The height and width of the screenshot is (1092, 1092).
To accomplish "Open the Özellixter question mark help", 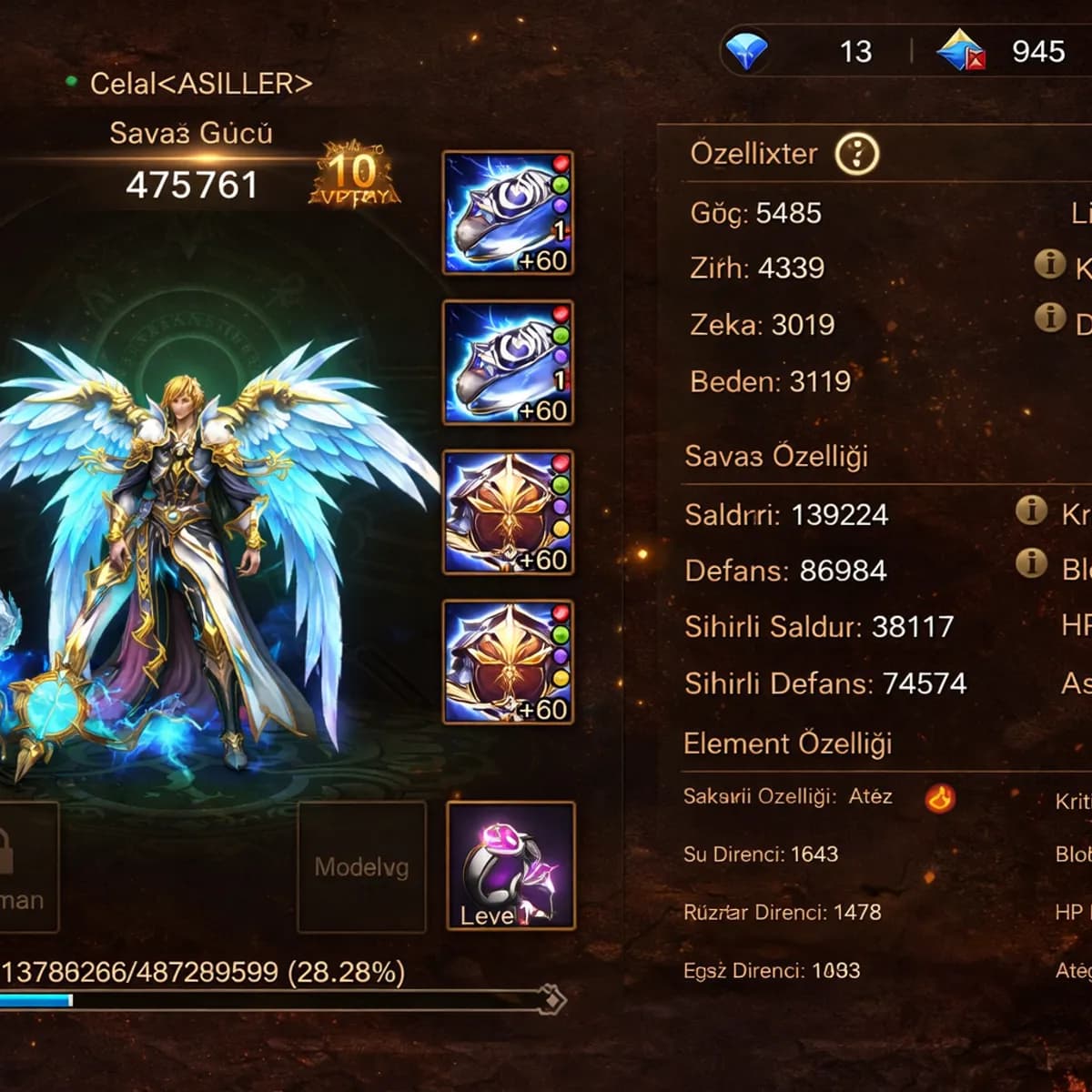I will [856, 155].
